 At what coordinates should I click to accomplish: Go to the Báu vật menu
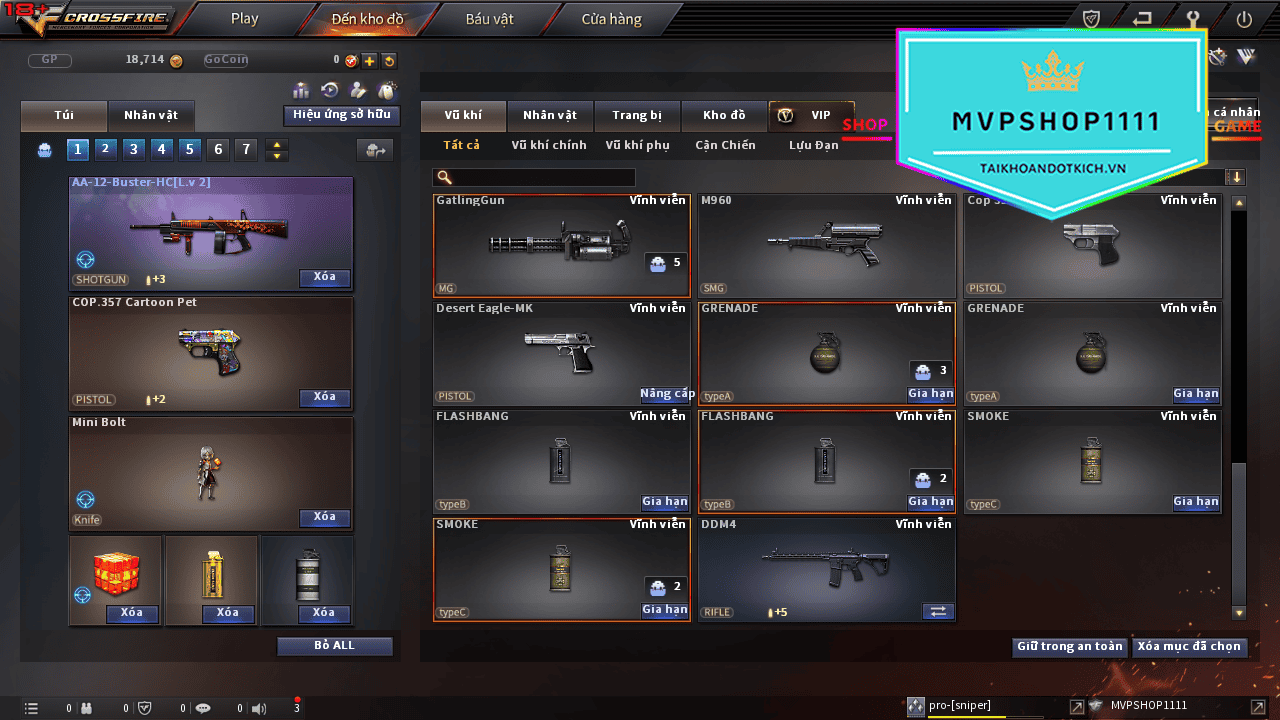489,19
